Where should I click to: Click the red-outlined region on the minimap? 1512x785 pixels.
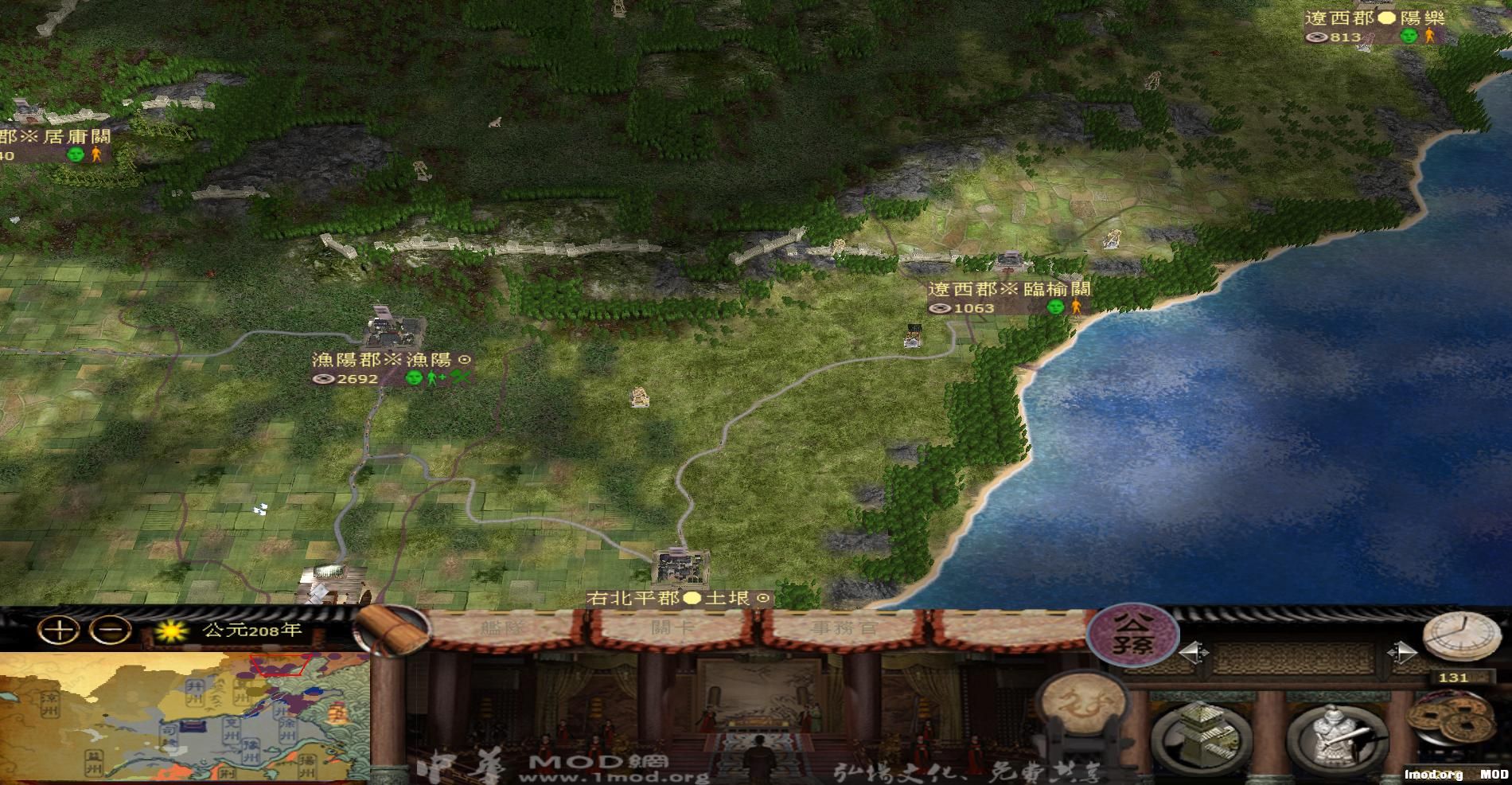click(x=279, y=664)
